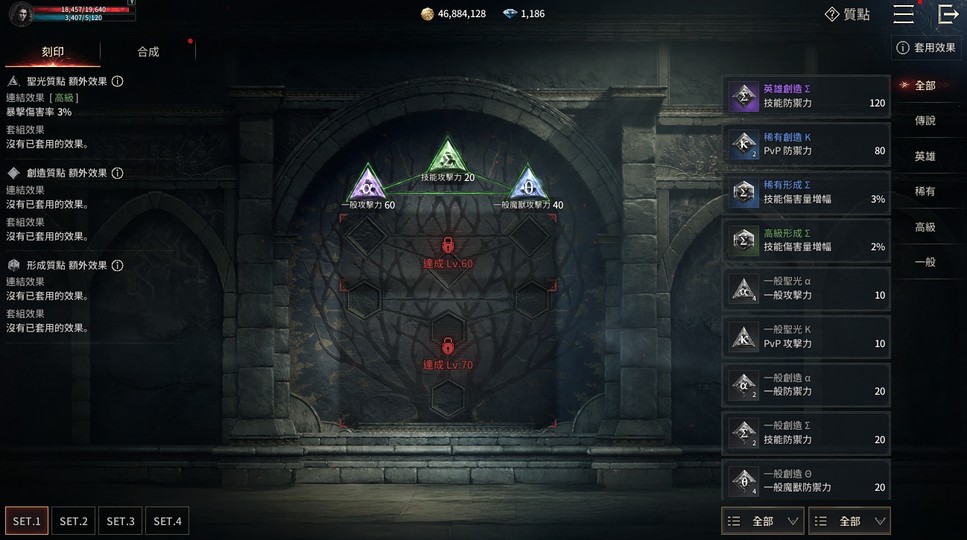
Task: Open the hamburger main menu
Action: 904,14
